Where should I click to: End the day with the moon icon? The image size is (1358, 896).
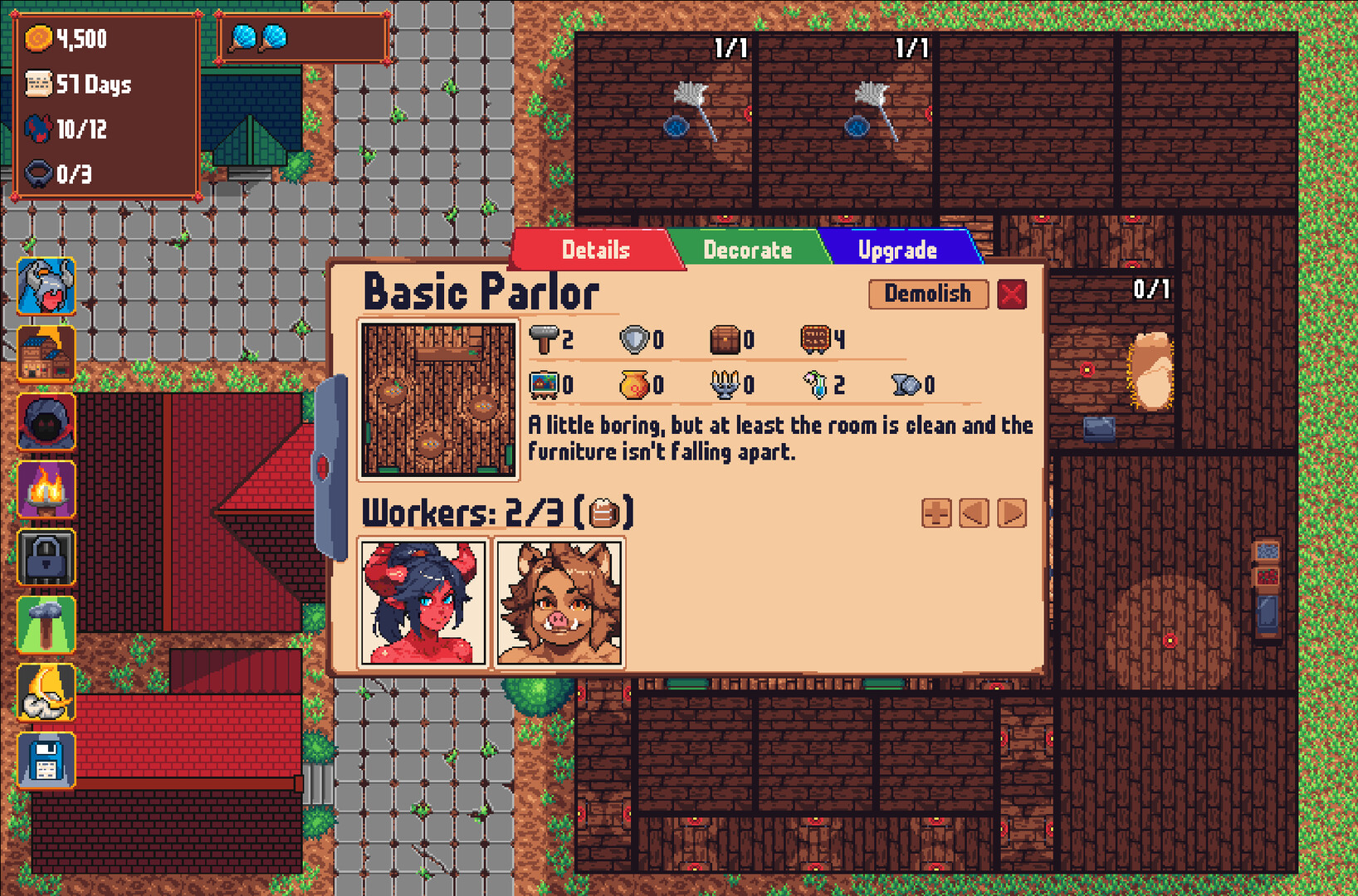(46, 693)
